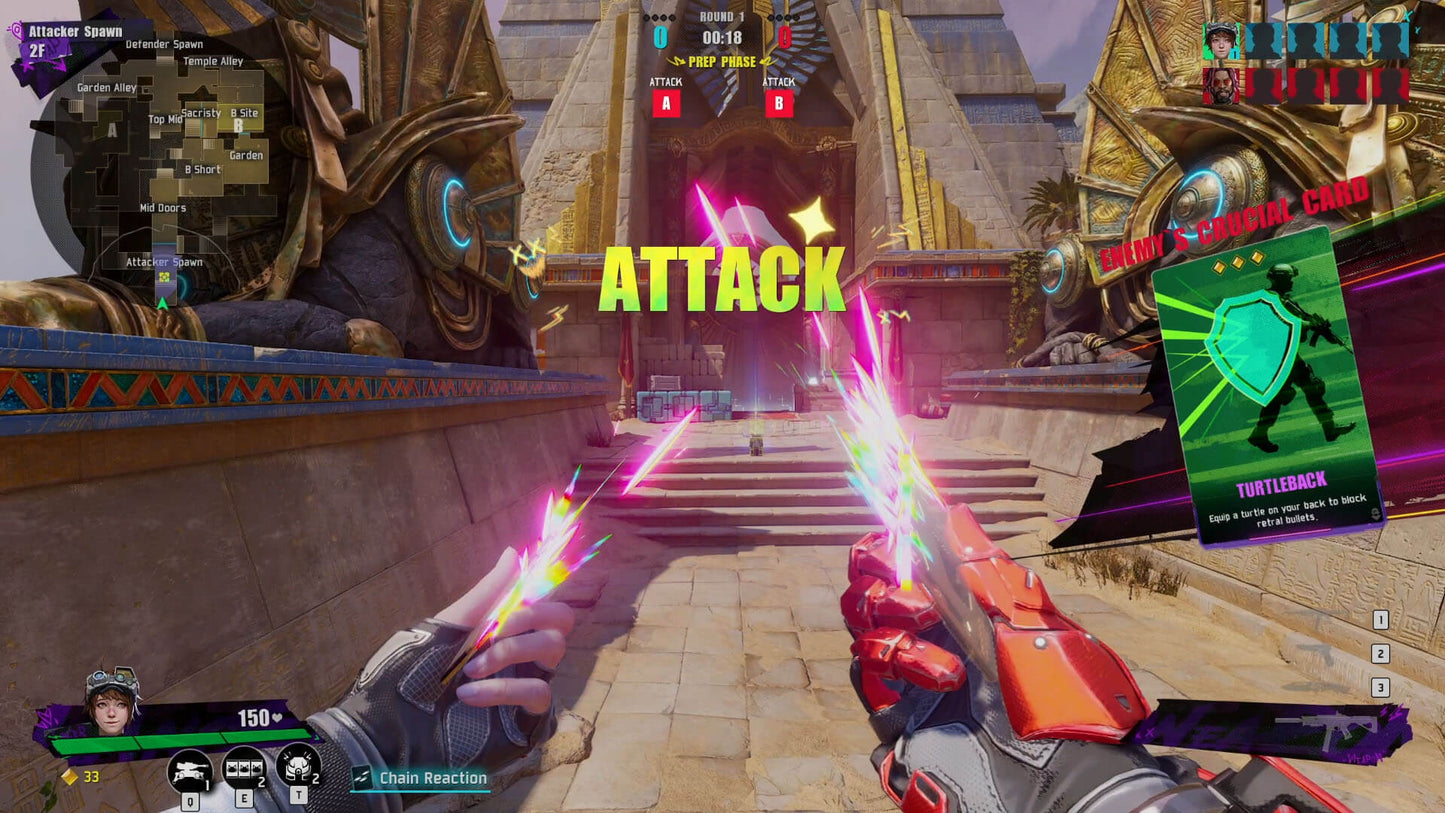Trigger the T ultimate ability icon
The image size is (1445, 813).
point(296,766)
